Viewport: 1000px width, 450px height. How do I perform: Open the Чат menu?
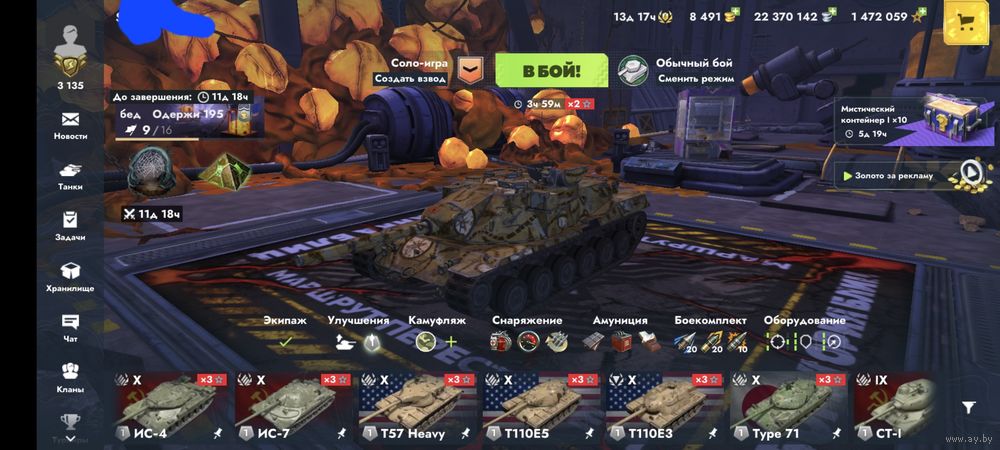tap(70, 328)
